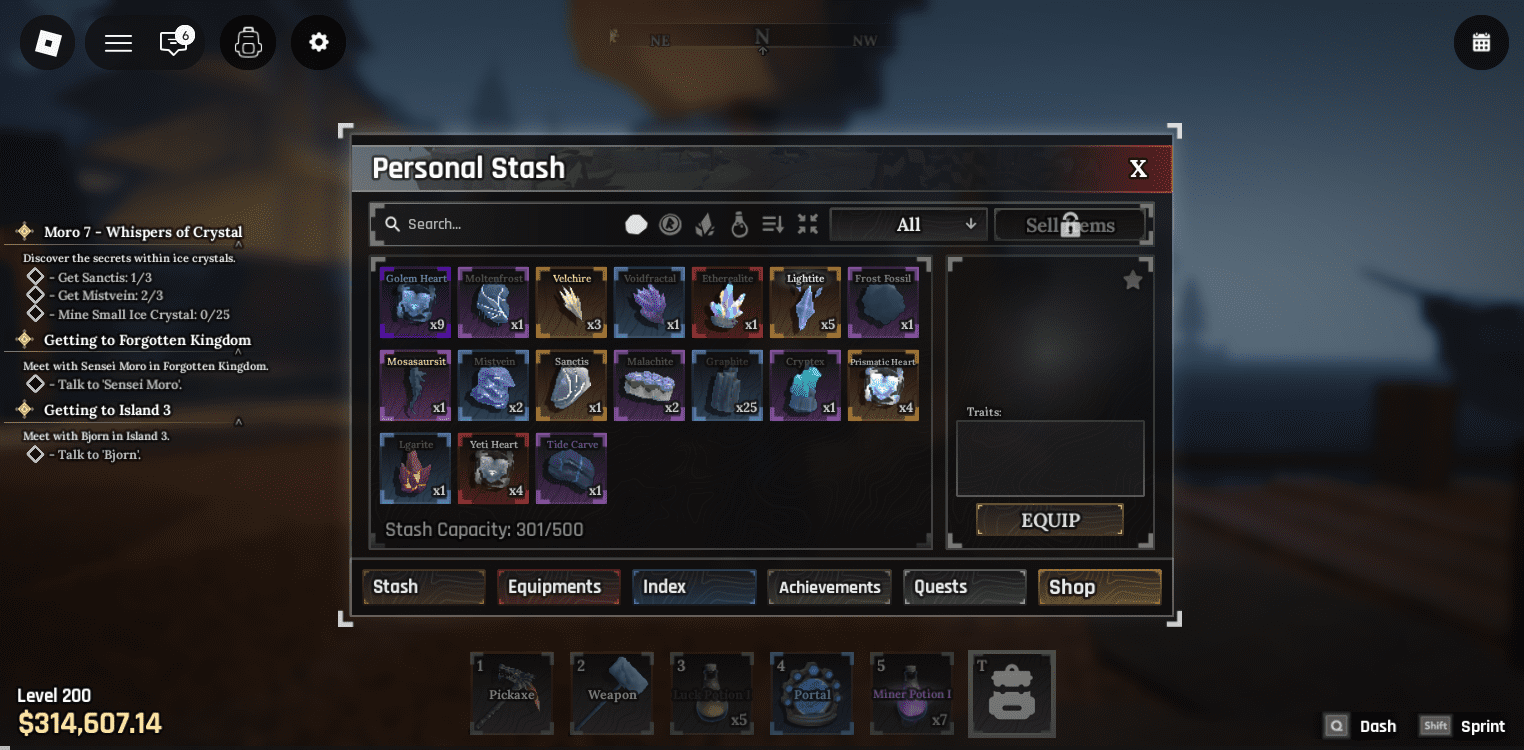The image size is (1524, 750).
Task: Open the Achievements tab
Action: [x=829, y=587]
